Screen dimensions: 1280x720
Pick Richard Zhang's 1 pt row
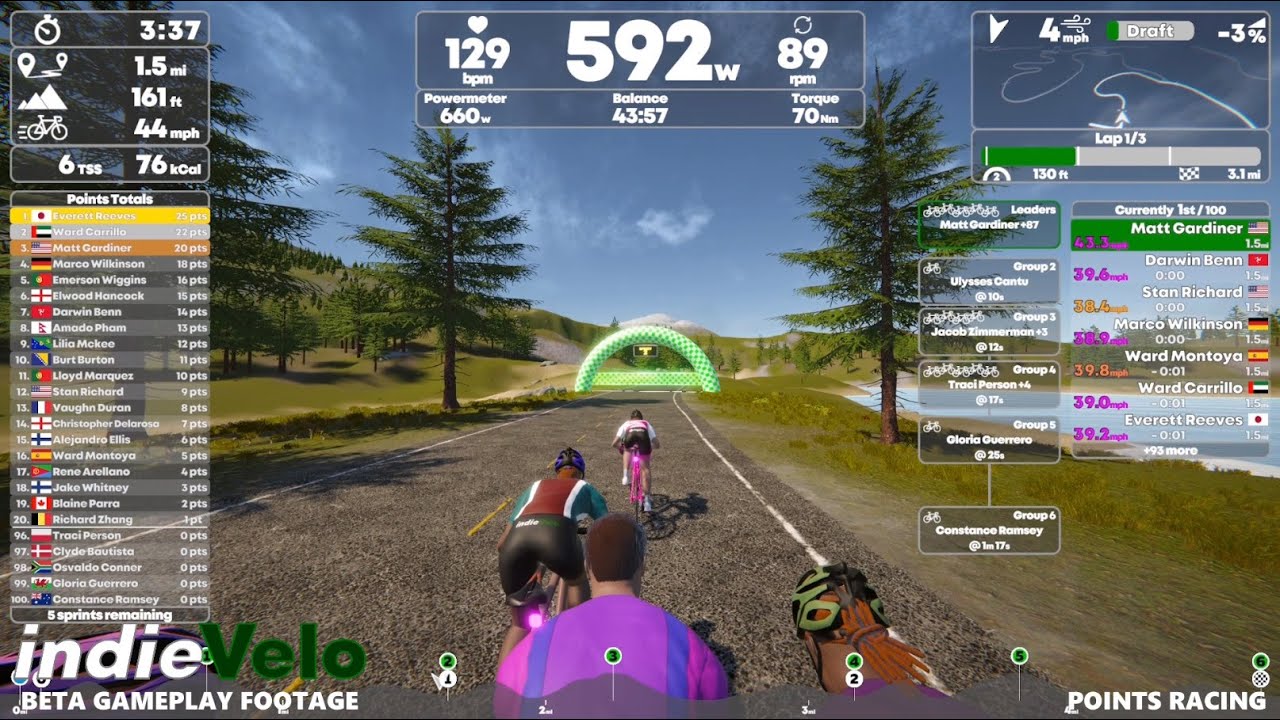click(x=110, y=520)
